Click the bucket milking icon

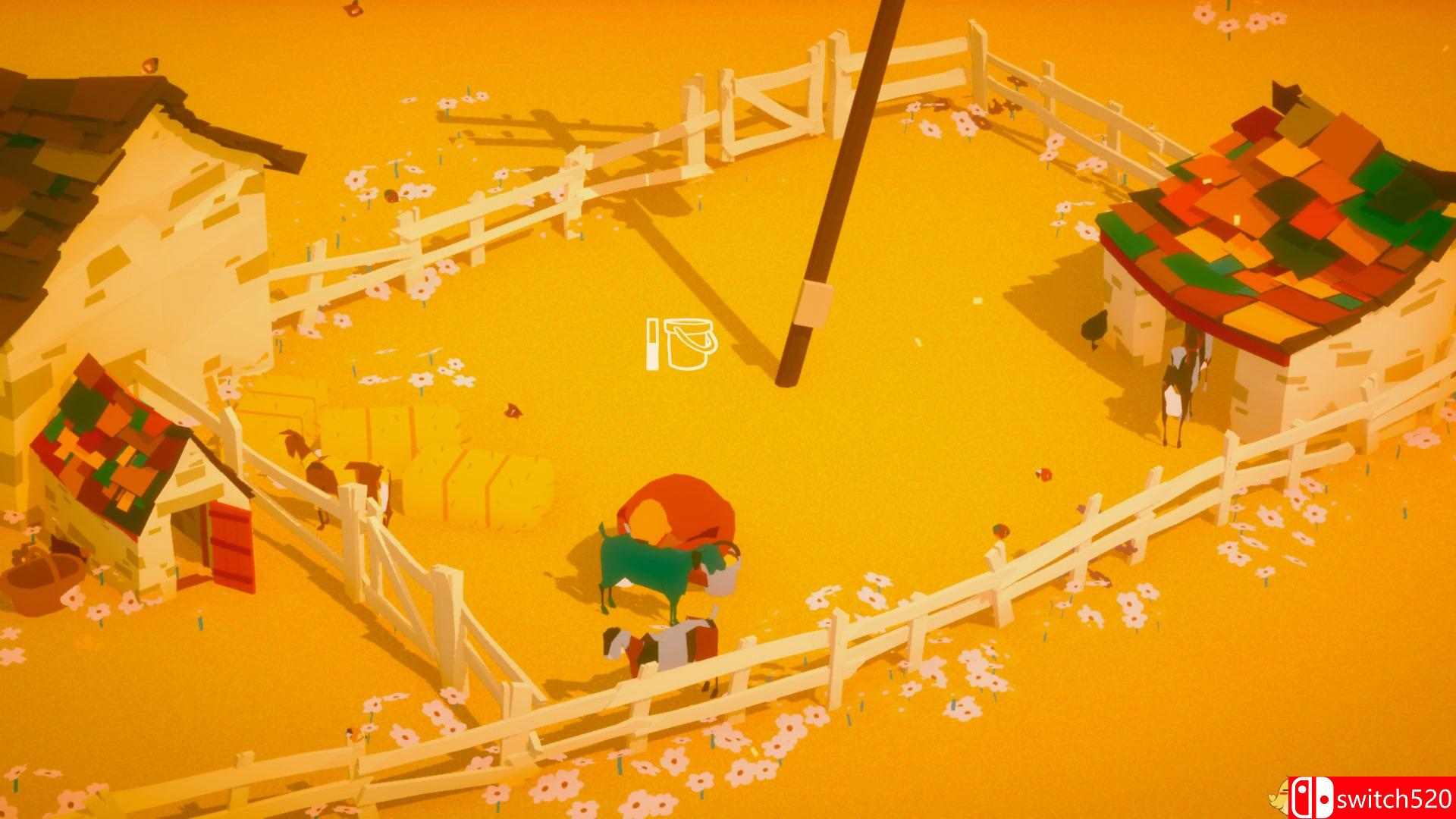click(690, 345)
